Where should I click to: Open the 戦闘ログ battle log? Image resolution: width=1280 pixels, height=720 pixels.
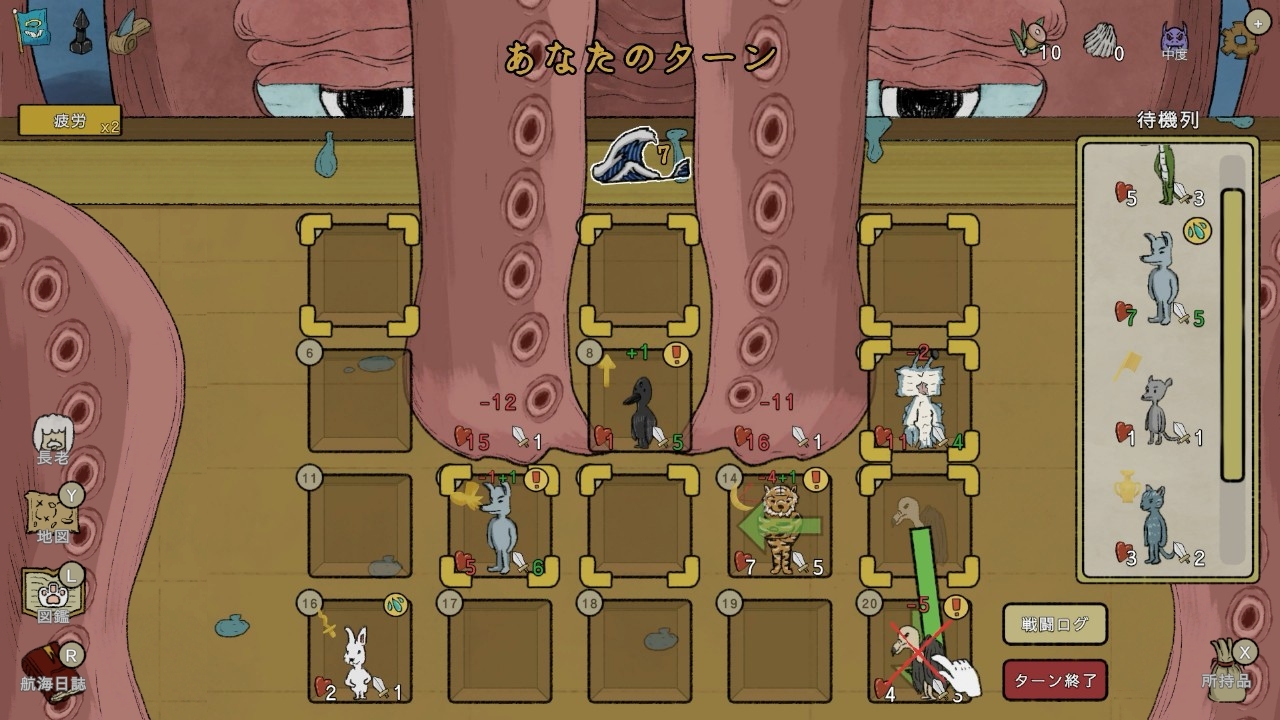pos(1055,625)
